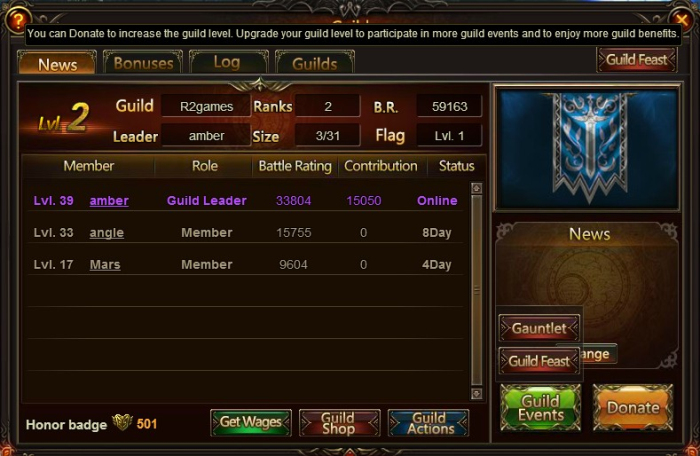Select the member named amber
Screen dimensions: 700x456
109,201
